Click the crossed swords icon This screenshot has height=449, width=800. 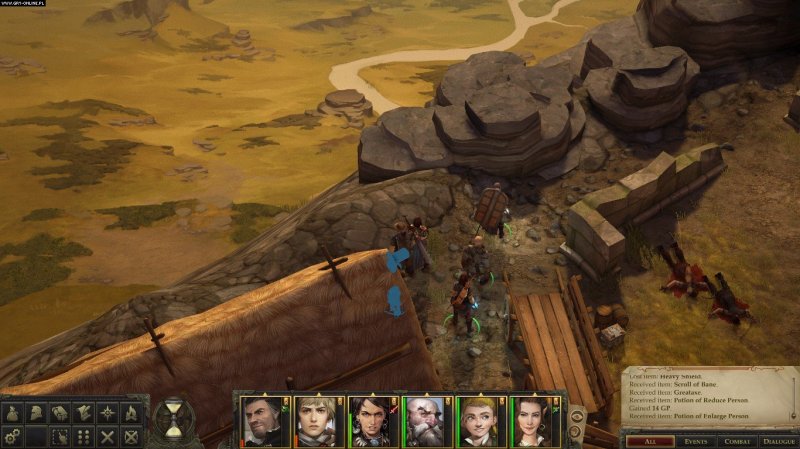[x=107, y=436]
